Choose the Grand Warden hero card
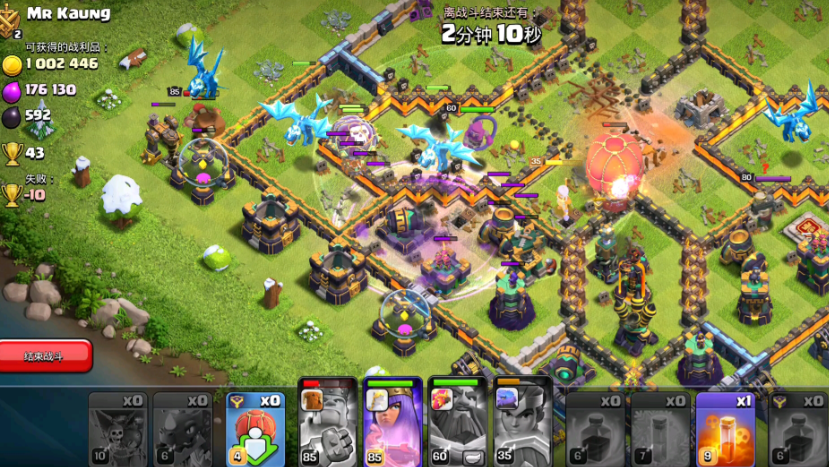This screenshot has width=829, height=467. point(457,424)
